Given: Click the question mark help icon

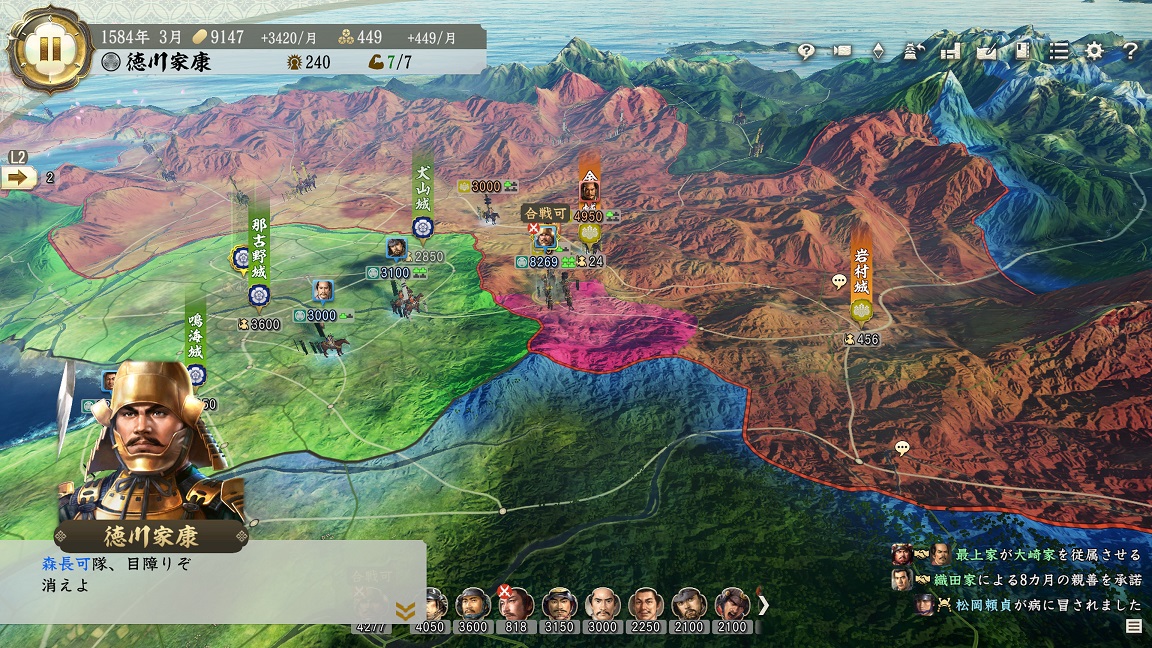Looking at the screenshot, I should [1130, 51].
